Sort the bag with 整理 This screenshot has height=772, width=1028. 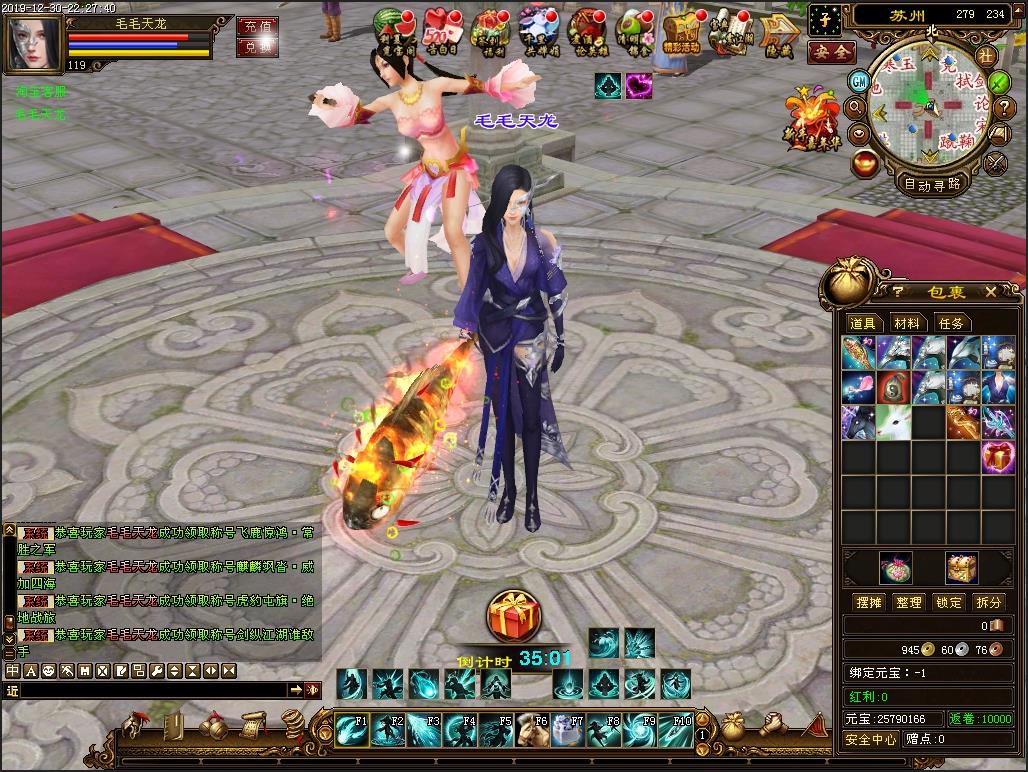point(909,602)
